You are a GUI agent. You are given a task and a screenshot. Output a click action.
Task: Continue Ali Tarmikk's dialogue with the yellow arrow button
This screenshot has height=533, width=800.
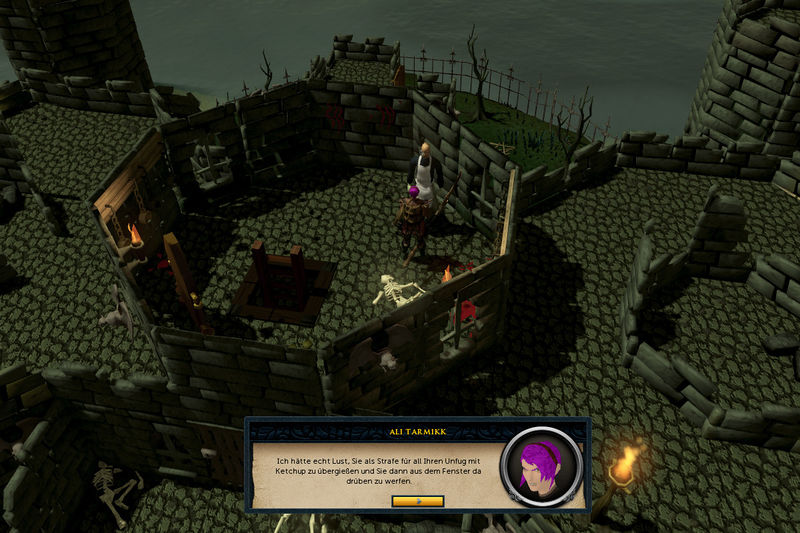pos(417,500)
